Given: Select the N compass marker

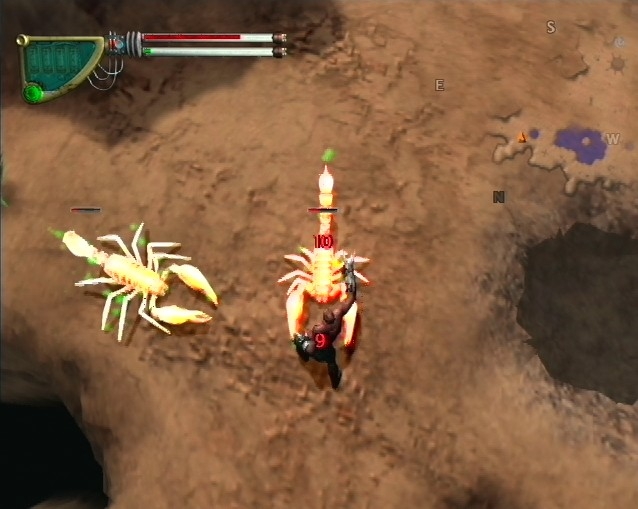Looking at the screenshot, I should pos(498,197).
